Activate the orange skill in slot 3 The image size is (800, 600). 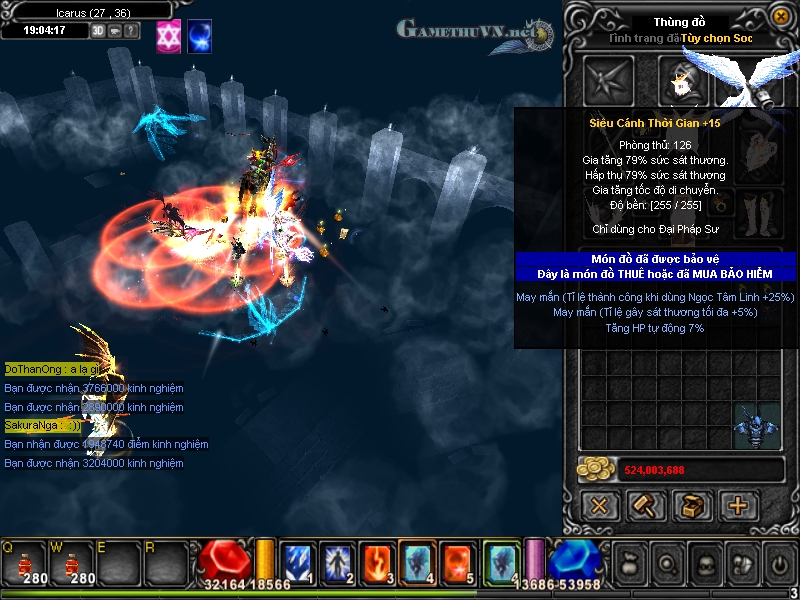377,563
